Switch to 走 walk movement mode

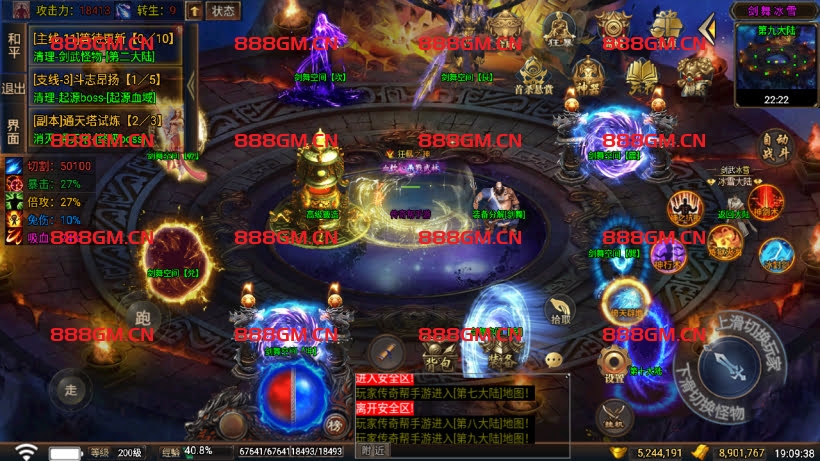pyautogui.click(x=69, y=387)
